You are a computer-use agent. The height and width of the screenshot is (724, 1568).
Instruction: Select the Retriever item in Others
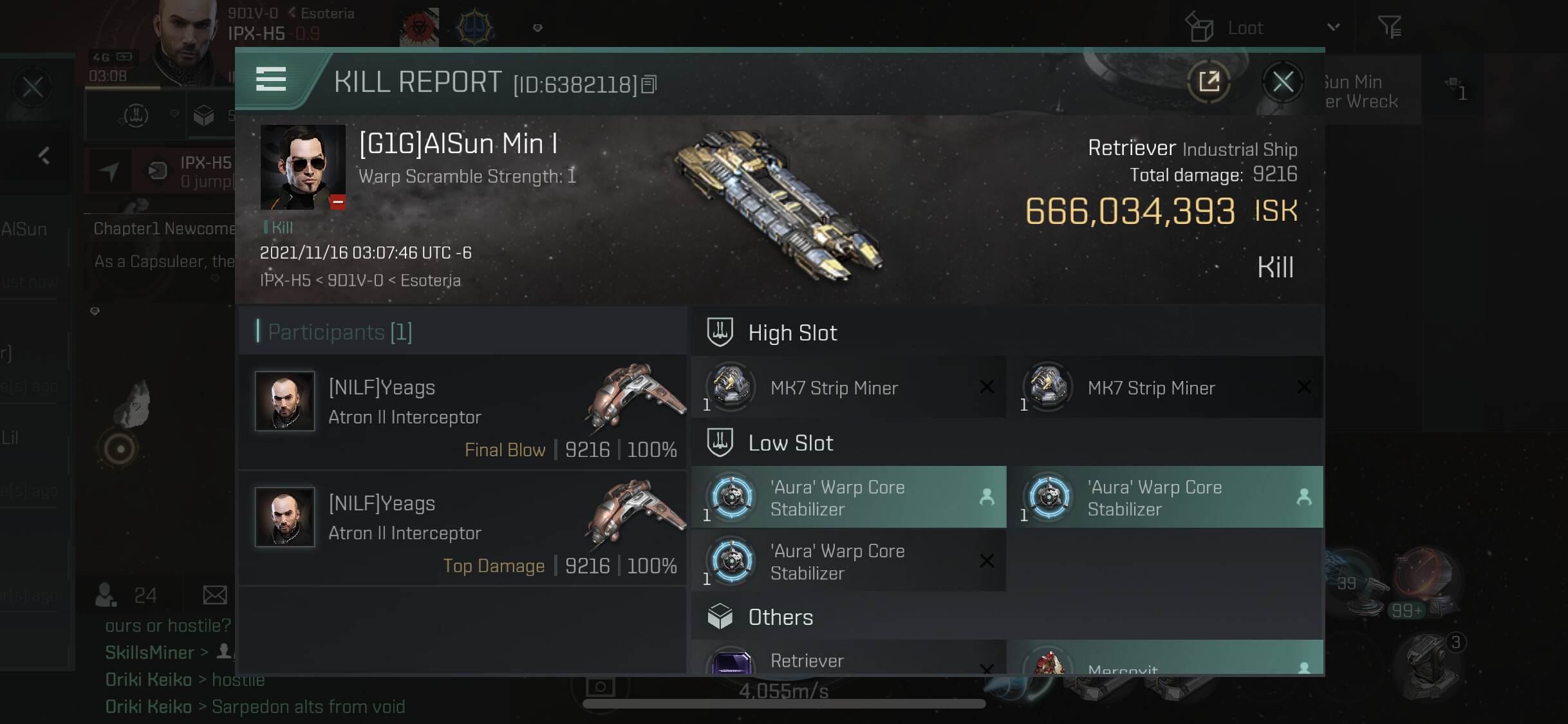click(x=848, y=660)
